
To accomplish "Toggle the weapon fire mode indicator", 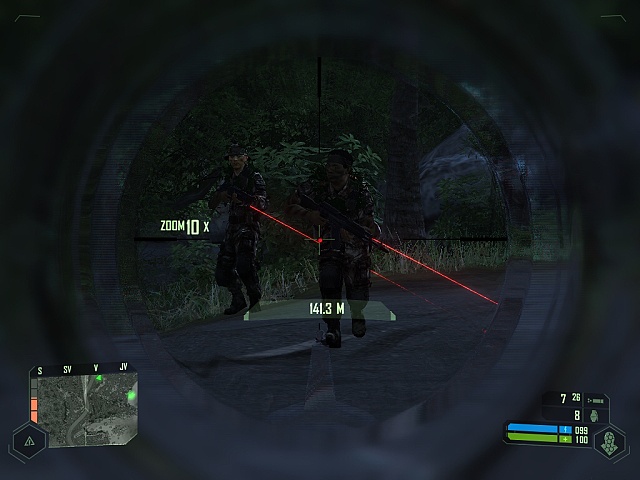I will (x=596, y=399).
